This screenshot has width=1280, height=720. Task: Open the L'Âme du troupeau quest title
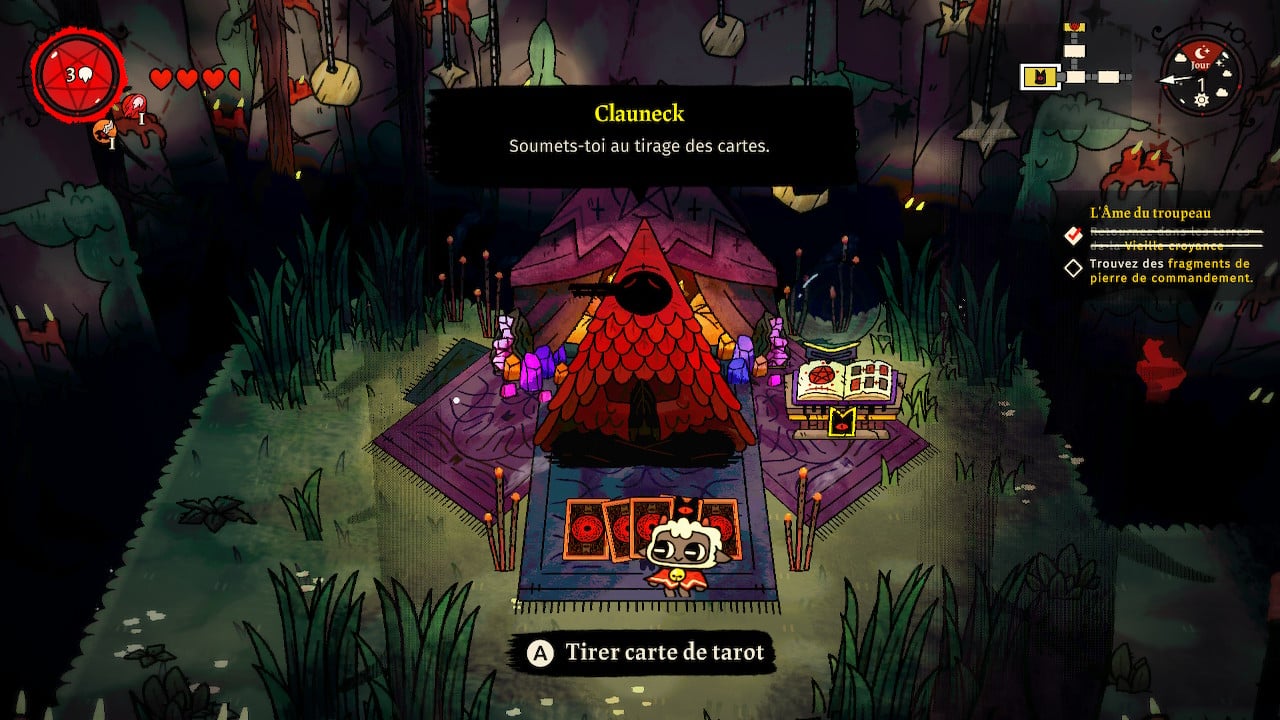click(x=1150, y=212)
